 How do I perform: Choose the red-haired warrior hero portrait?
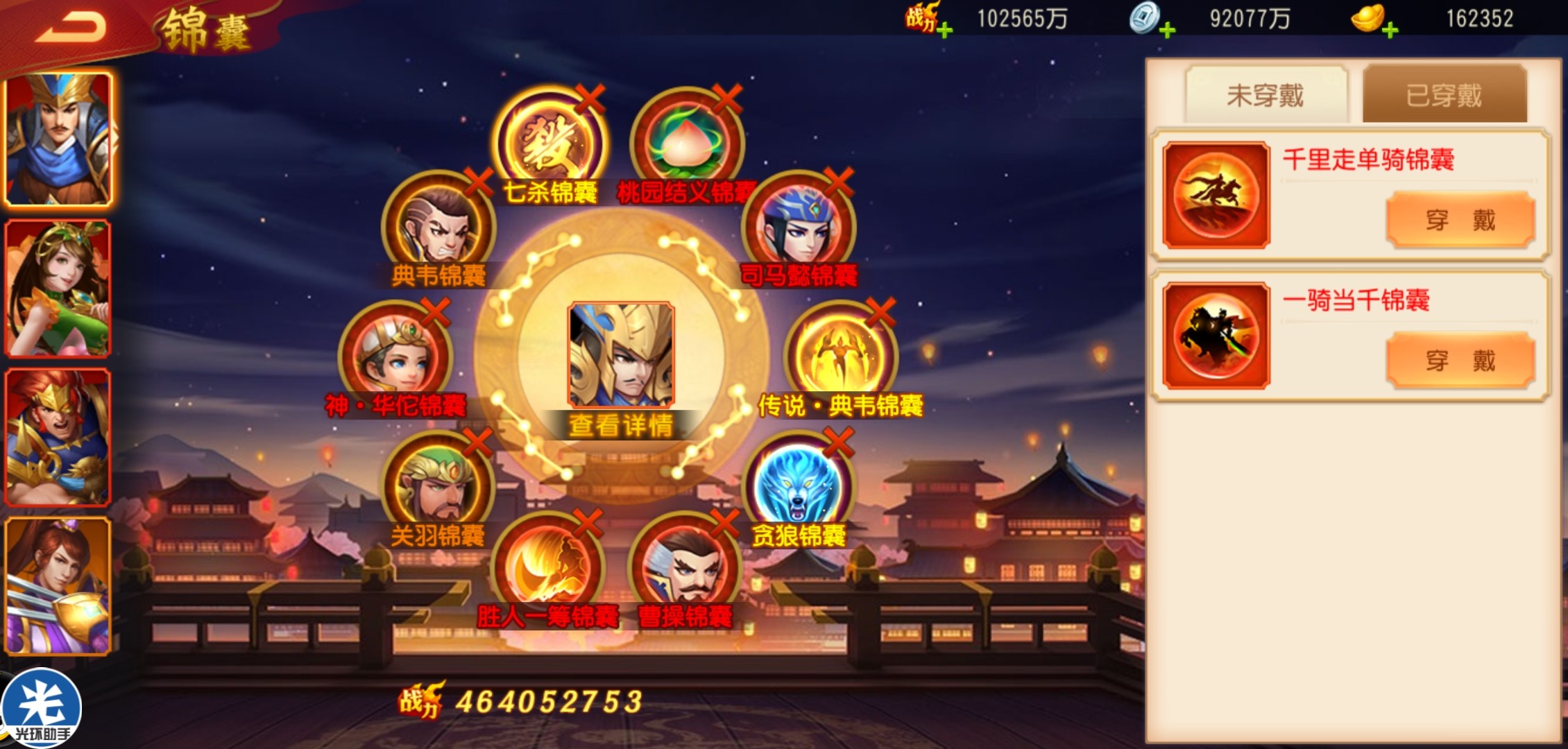click(x=58, y=436)
